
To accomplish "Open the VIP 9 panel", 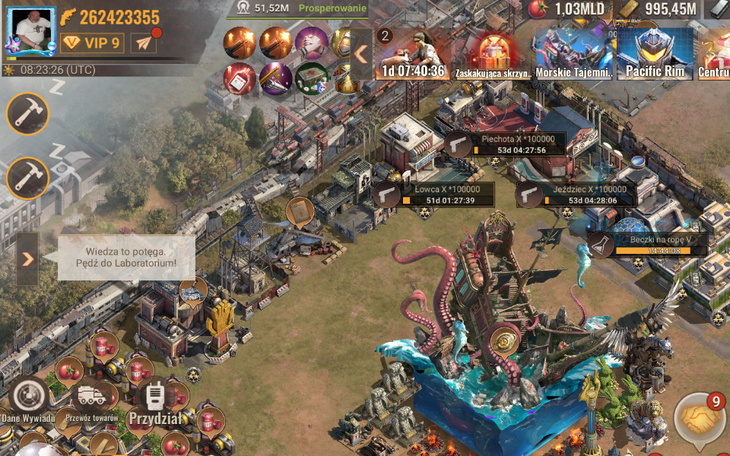I will (92, 43).
